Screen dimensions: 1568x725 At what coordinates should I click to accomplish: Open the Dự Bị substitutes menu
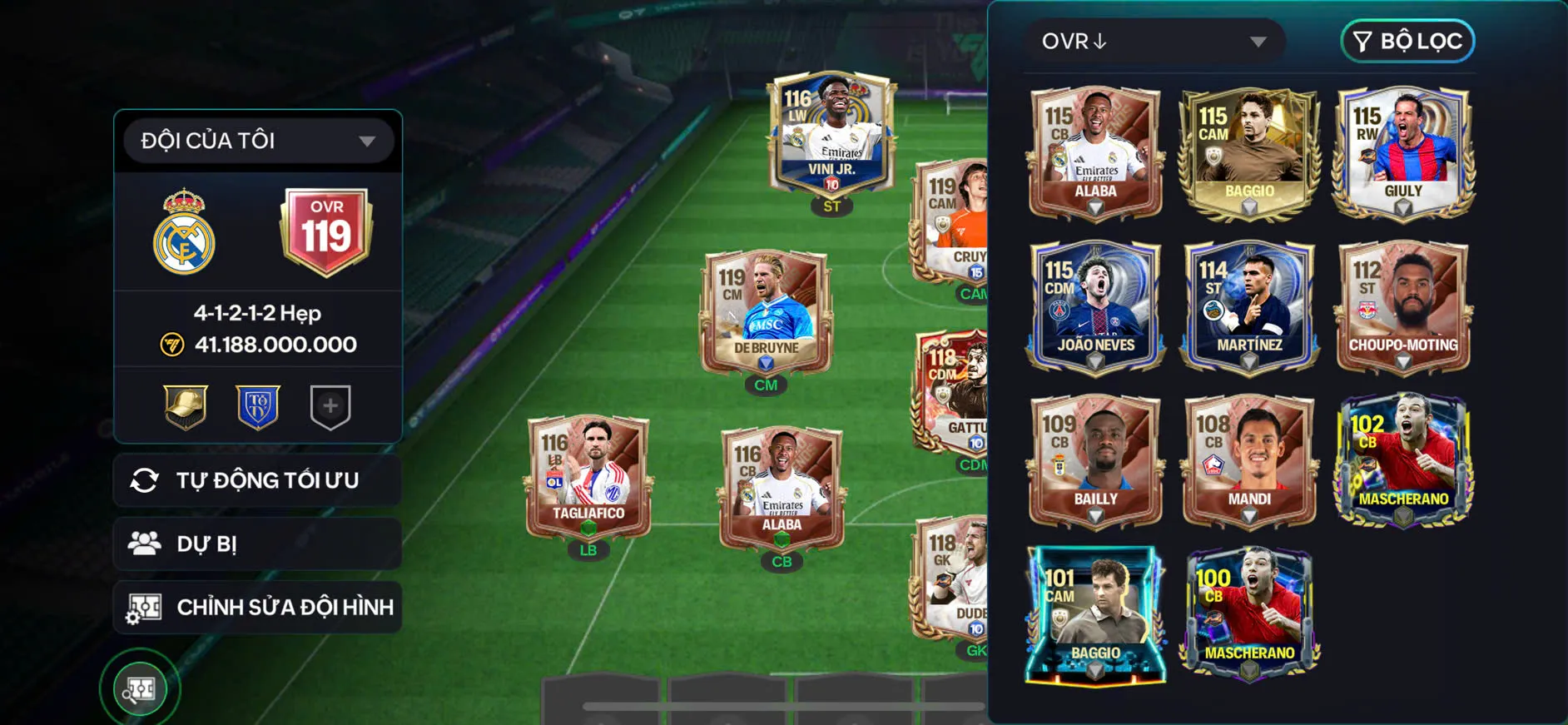[257, 544]
